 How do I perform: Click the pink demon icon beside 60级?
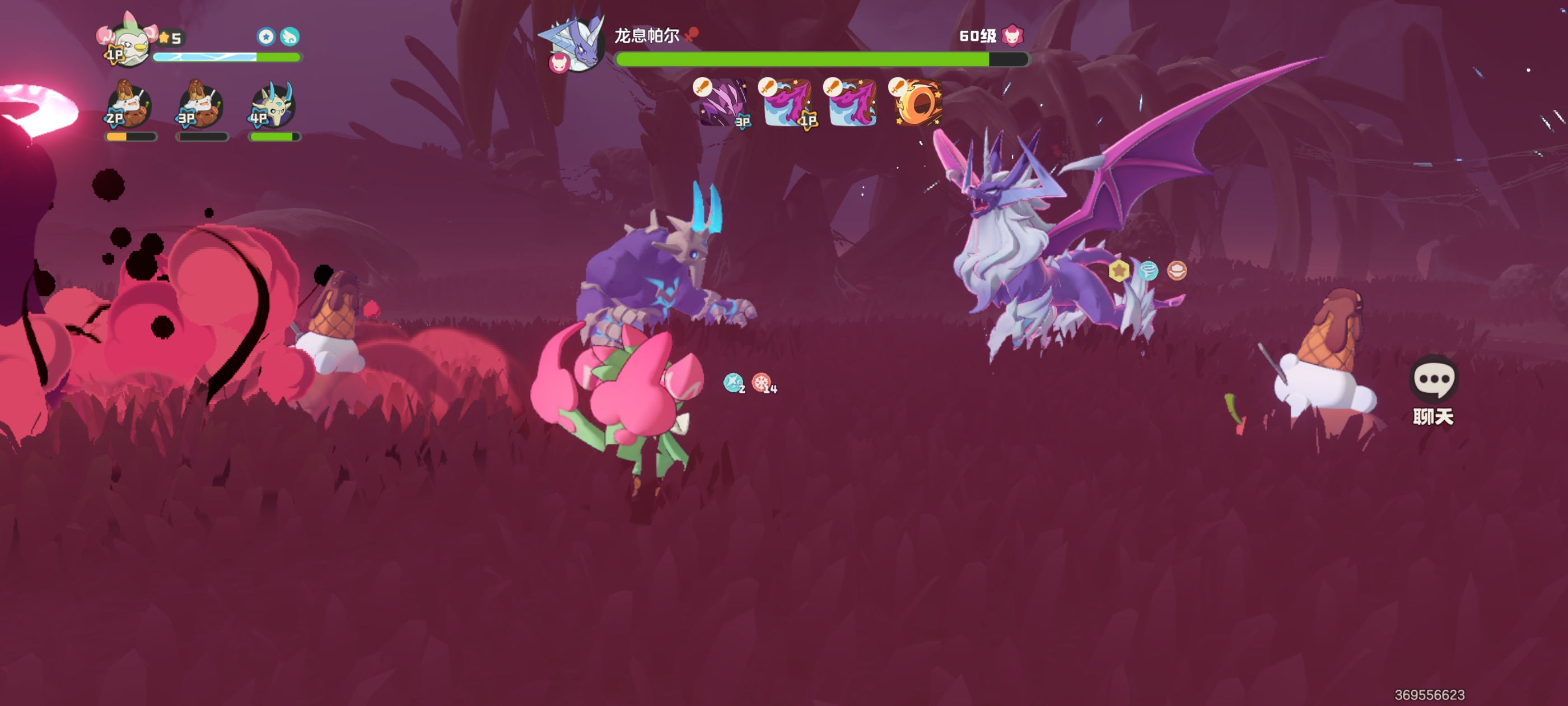pyautogui.click(x=1012, y=35)
